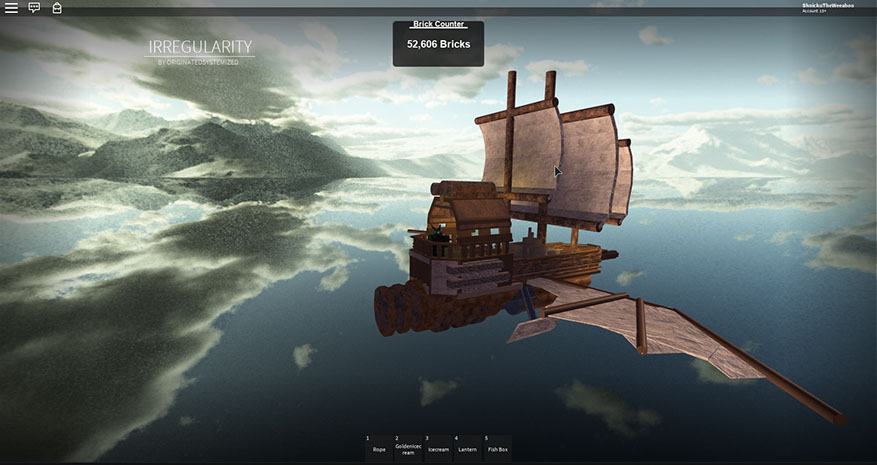877x465 pixels.
Task: Equip the Goldenicecream hotbar item
Action: (x=408, y=447)
